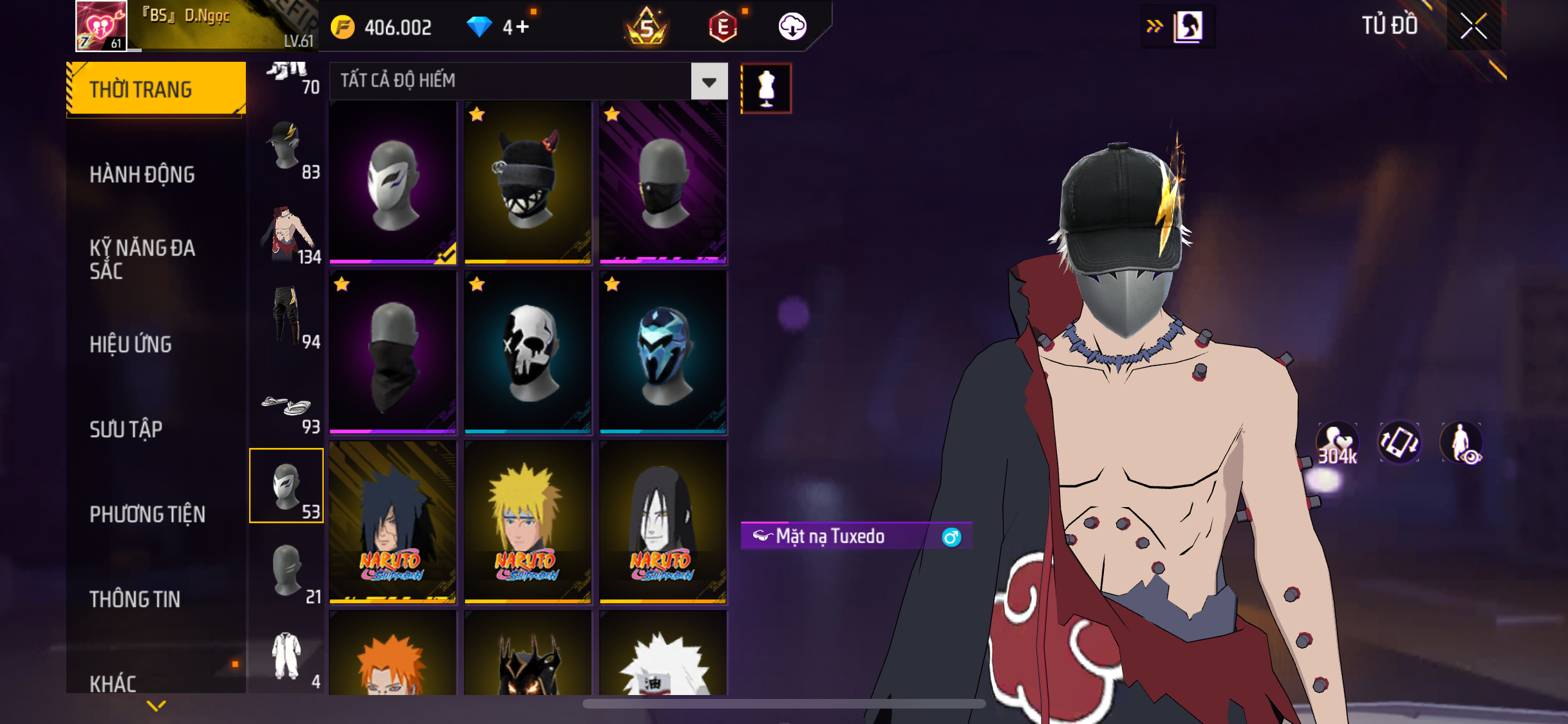Select the white Tuxedo mask item
The width and height of the screenshot is (1568, 724).
pyautogui.click(x=393, y=183)
